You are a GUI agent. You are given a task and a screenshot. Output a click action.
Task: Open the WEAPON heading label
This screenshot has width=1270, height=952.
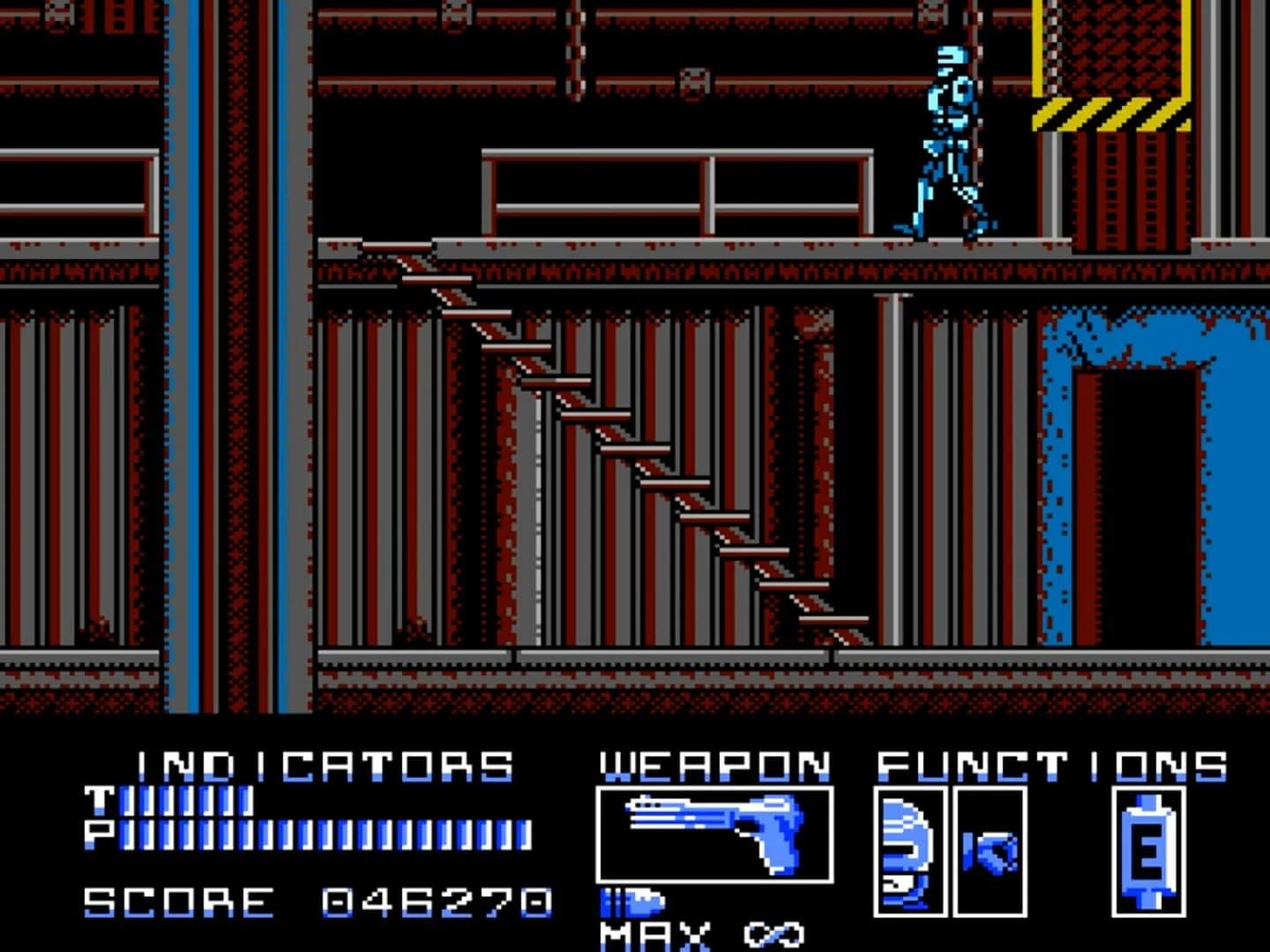714,765
